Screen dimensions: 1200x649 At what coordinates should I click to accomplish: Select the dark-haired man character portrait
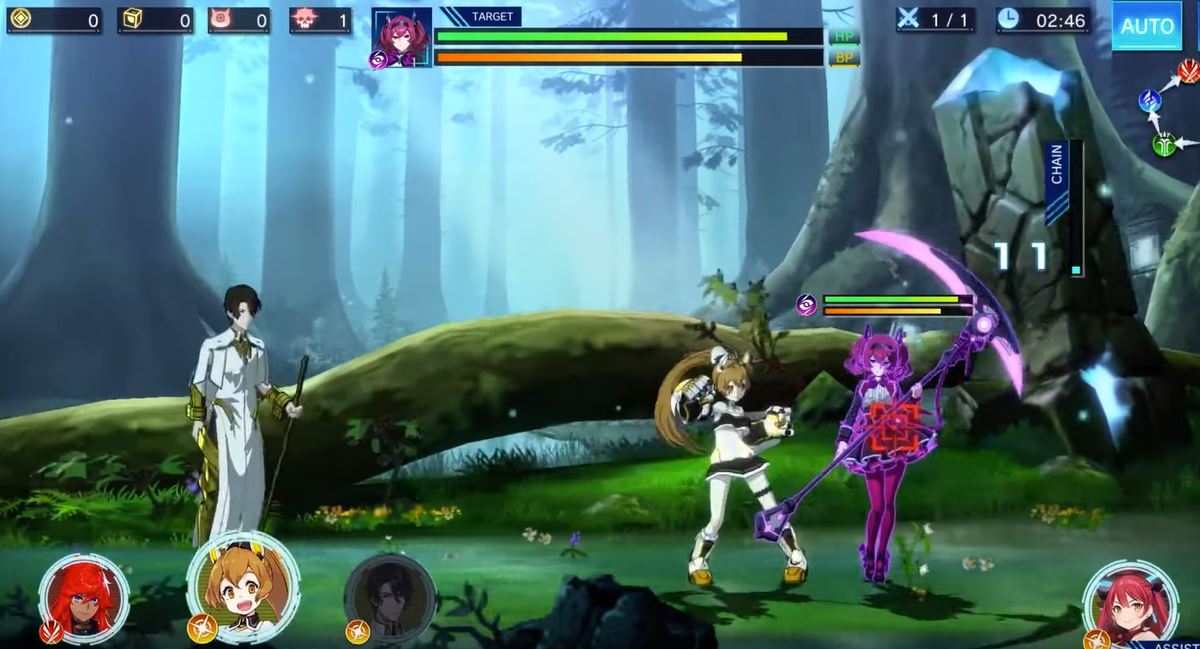pyautogui.click(x=390, y=598)
